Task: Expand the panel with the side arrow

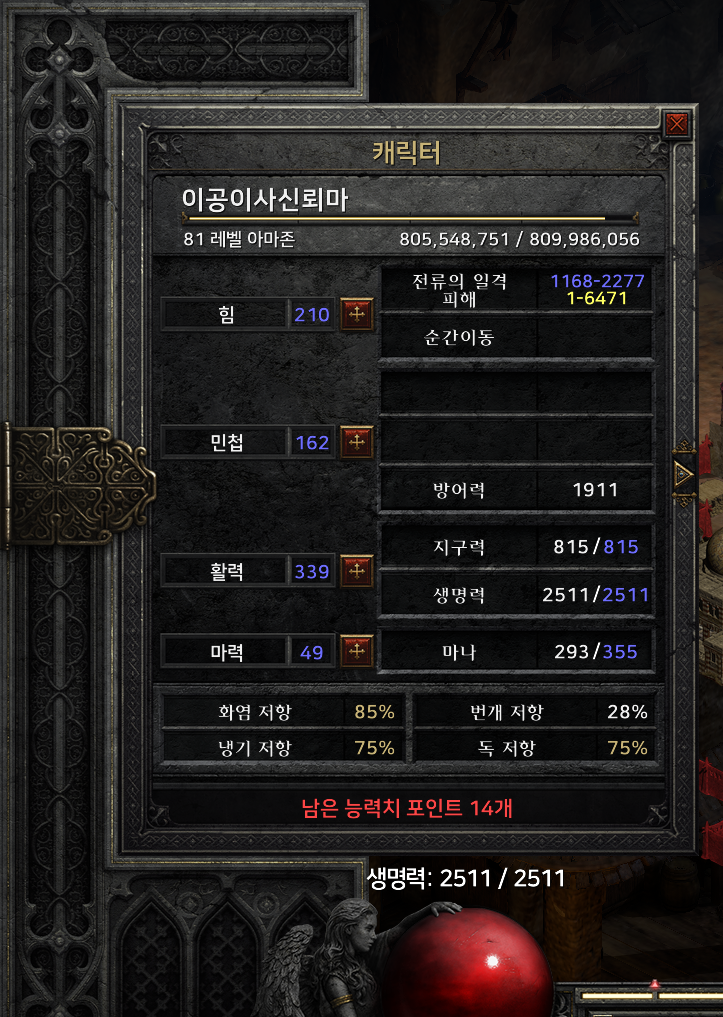Action: [x=684, y=474]
